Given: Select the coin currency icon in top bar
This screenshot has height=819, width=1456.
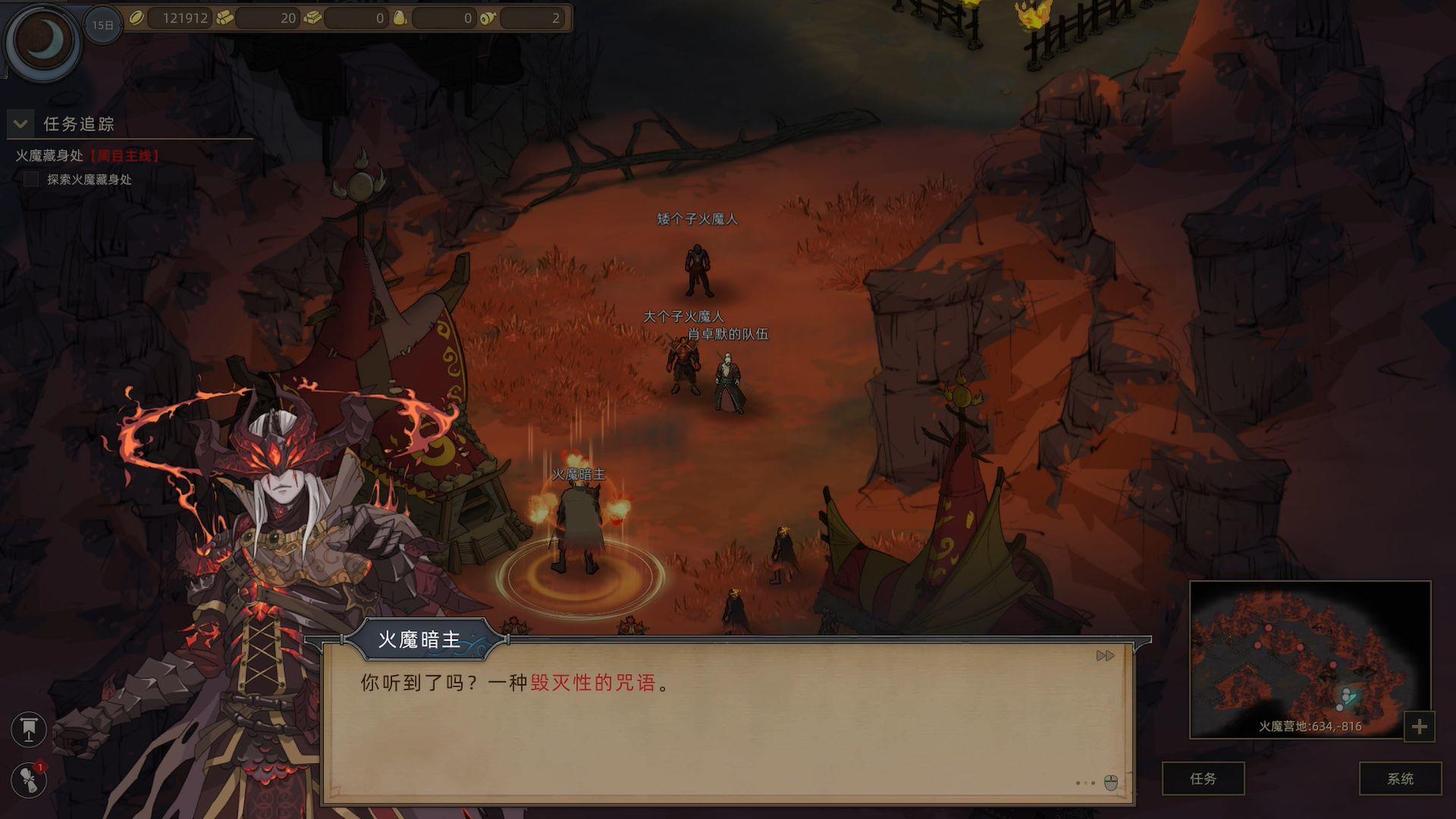Looking at the screenshot, I should (136, 18).
